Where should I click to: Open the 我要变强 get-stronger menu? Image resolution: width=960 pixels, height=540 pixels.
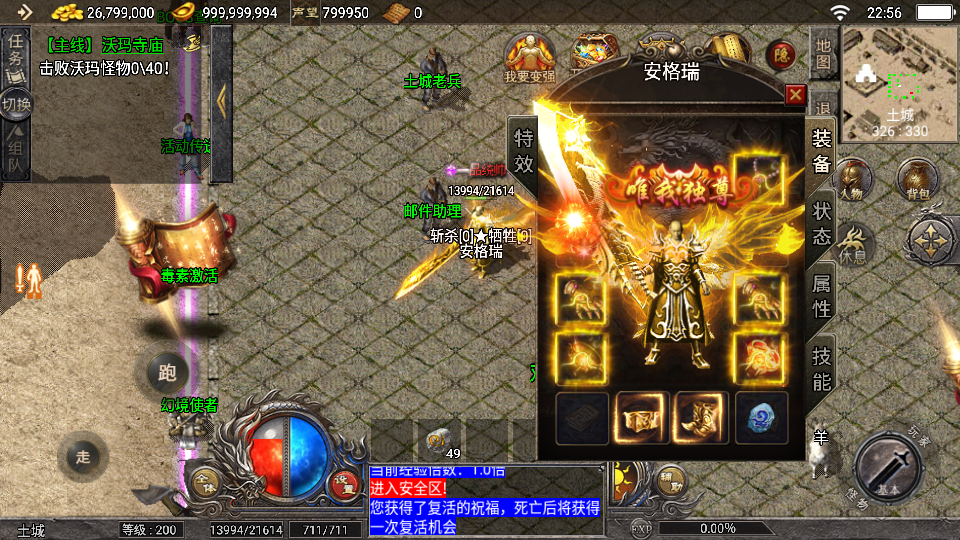point(530,57)
